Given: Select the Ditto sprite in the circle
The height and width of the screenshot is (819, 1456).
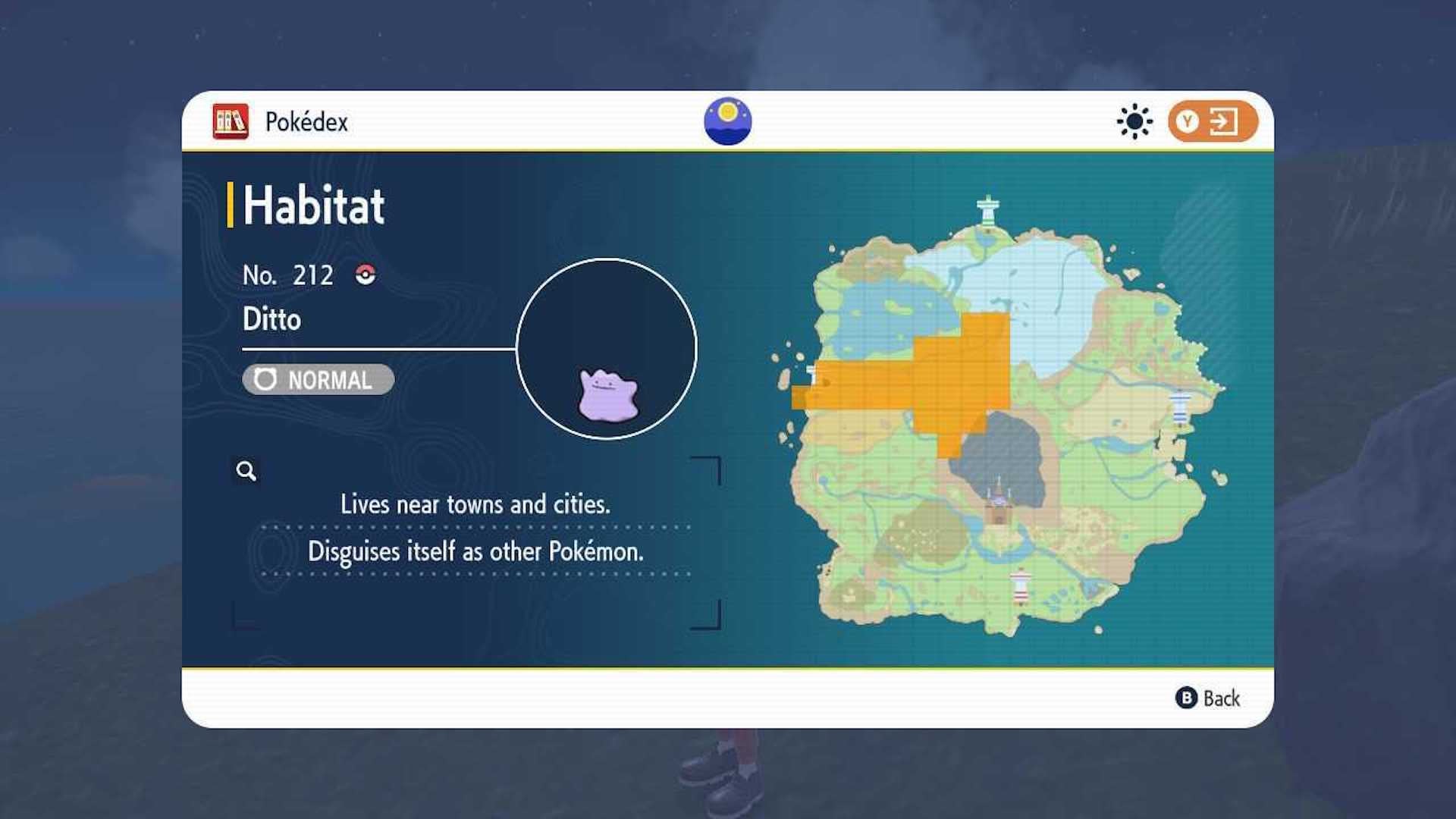Looking at the screenshot, I should click(x=606, y=396).
